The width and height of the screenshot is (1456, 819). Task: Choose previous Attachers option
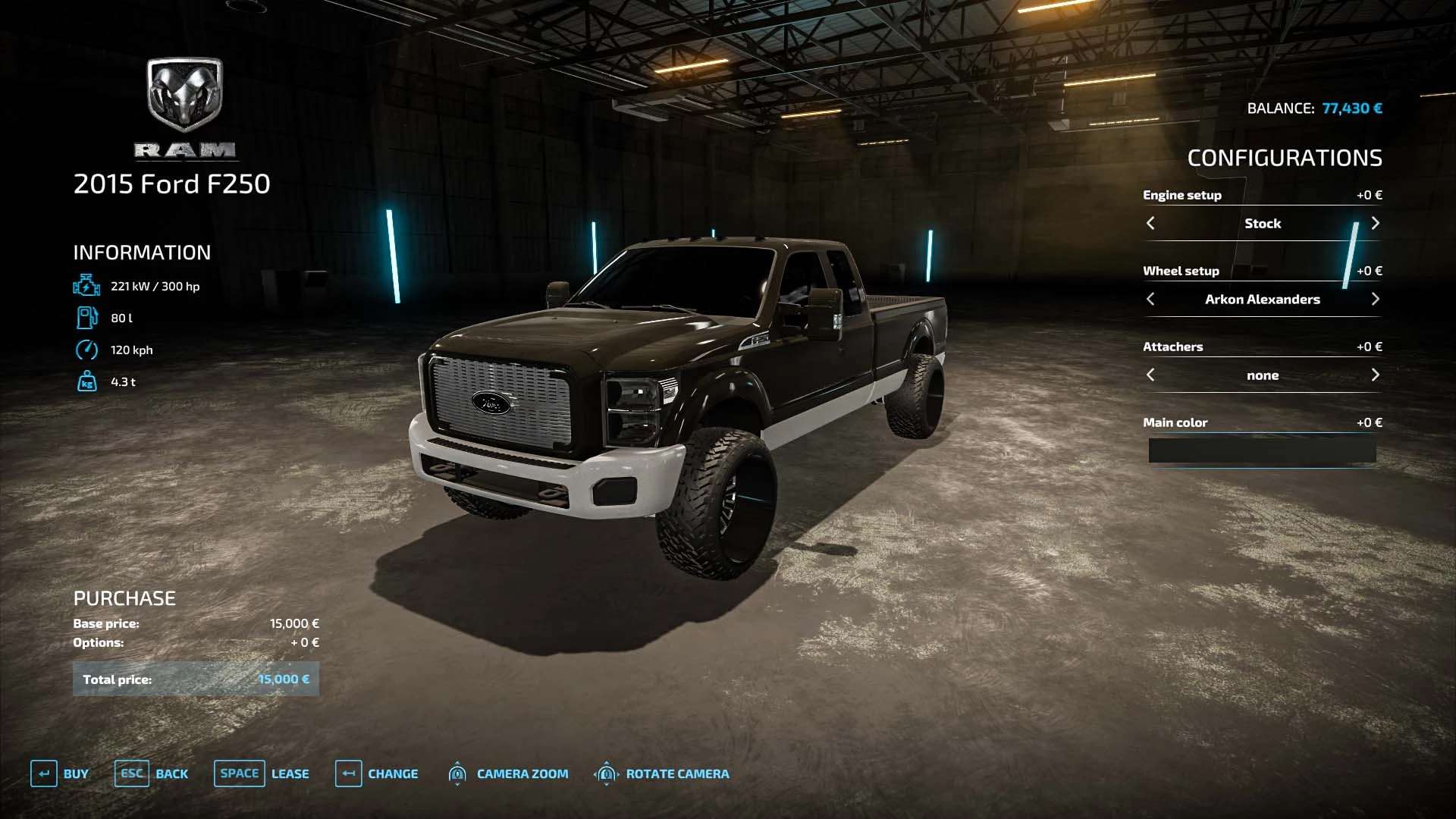coord(1150,375)
